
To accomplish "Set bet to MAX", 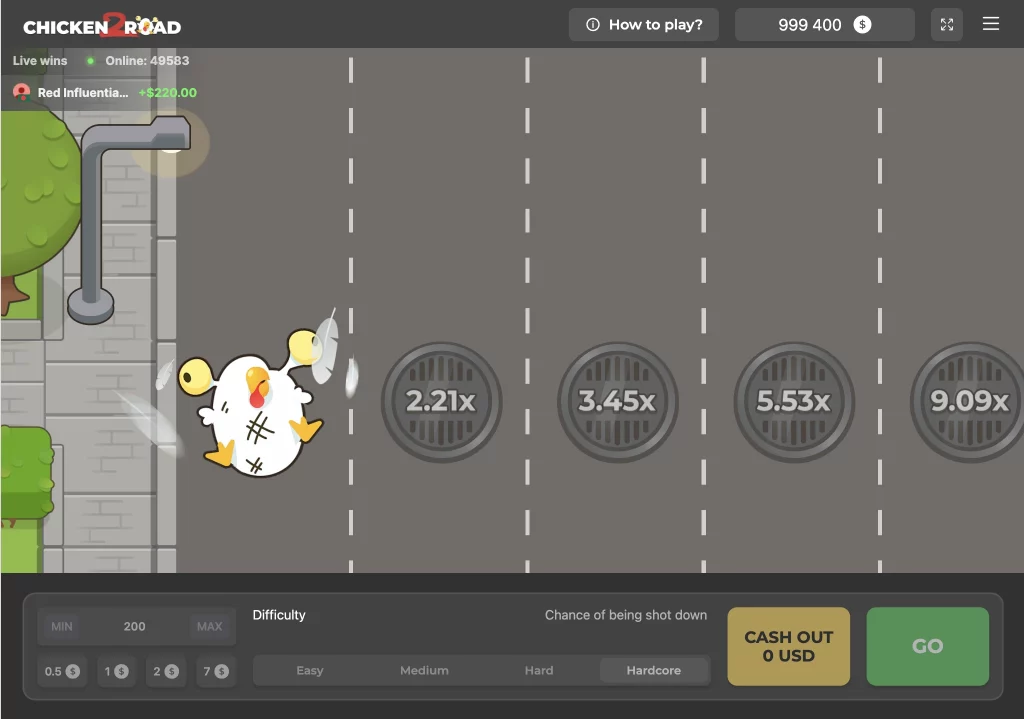I will tap(209, 626).
